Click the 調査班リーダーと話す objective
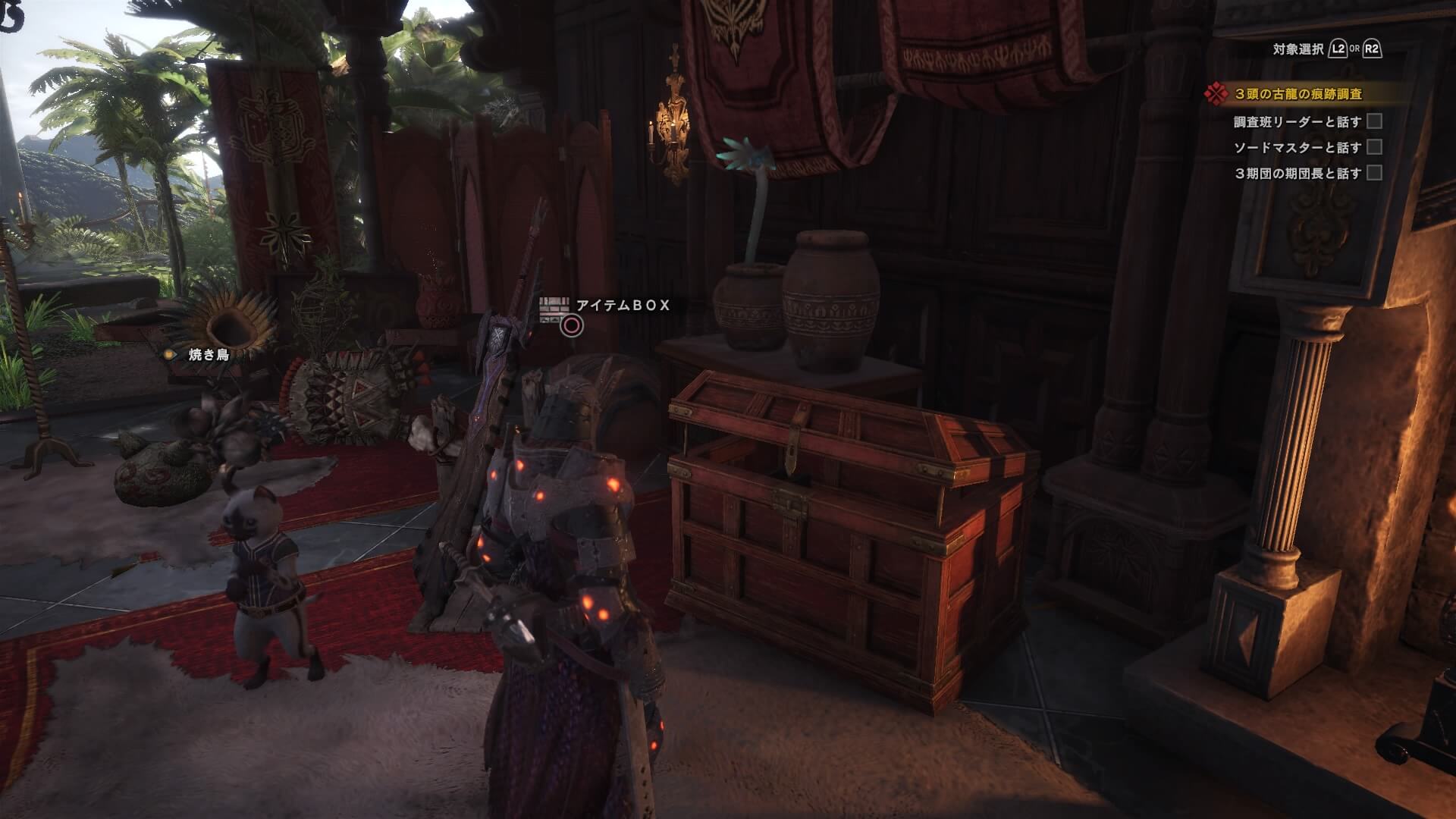The image size is (1456, 819). point(1297,121)
